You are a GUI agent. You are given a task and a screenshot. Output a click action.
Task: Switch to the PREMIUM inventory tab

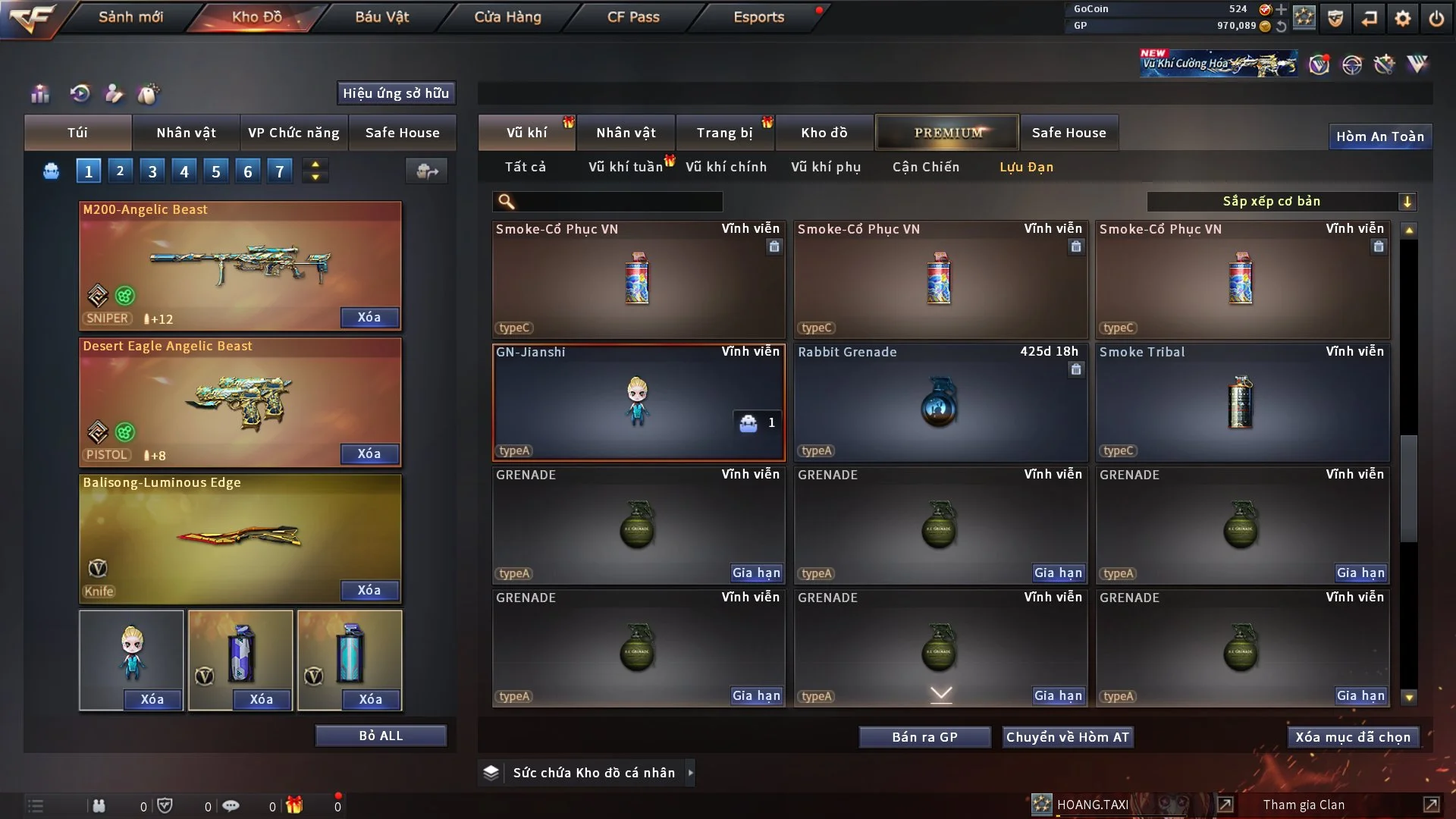tap(947, 133)
